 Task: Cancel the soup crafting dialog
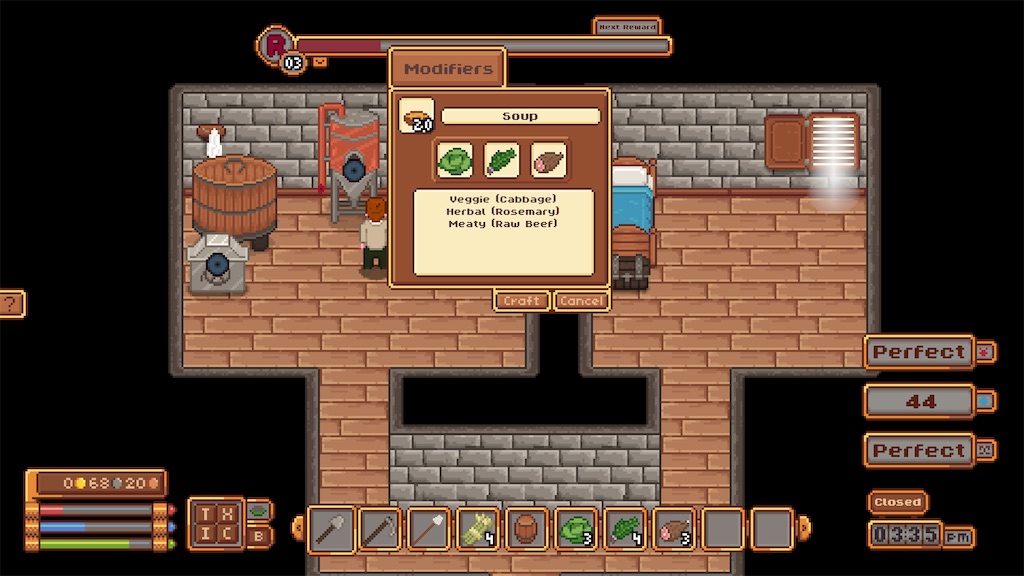click(581, 301)
